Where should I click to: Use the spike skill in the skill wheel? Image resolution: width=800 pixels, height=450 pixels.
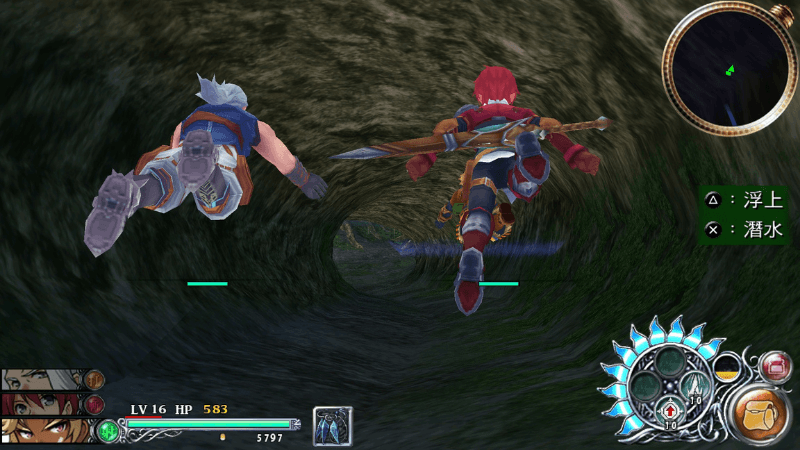[695, 385]
